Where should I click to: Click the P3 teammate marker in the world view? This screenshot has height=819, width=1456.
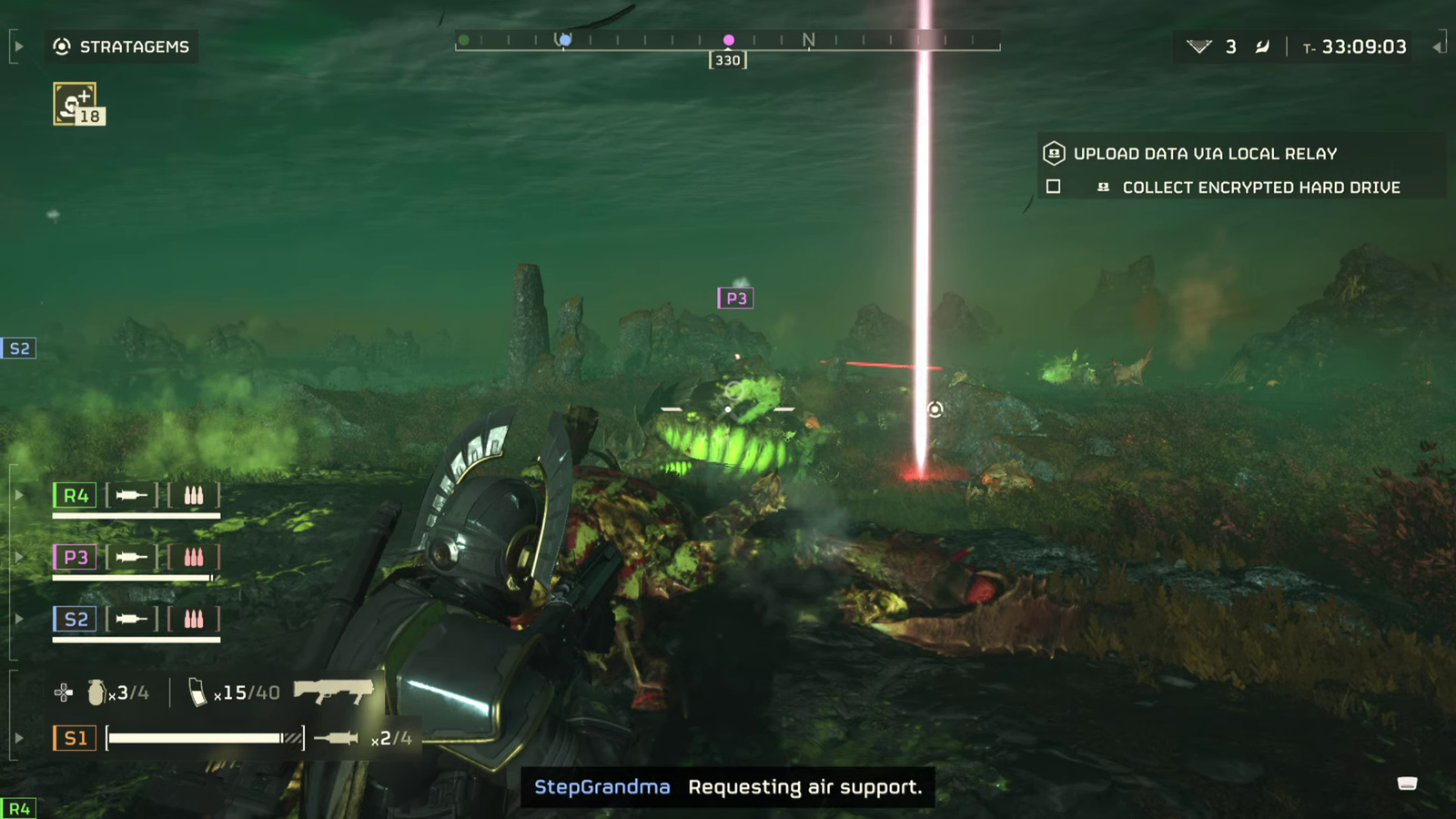click(735, 298)
